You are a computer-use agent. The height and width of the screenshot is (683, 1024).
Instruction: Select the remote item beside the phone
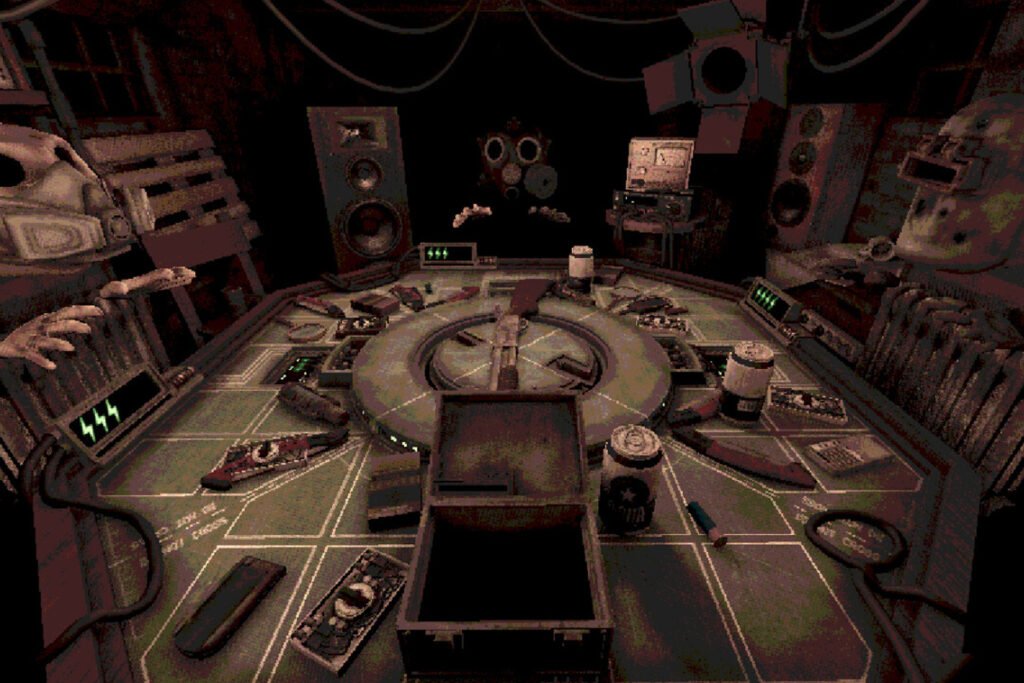[x=350, y=606]
